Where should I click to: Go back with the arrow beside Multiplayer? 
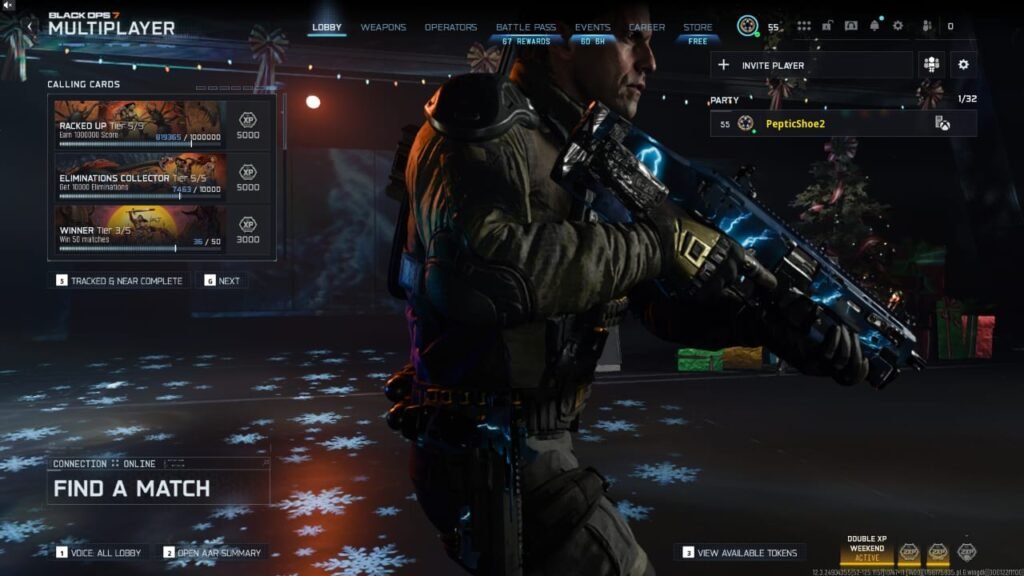[31, 26]
